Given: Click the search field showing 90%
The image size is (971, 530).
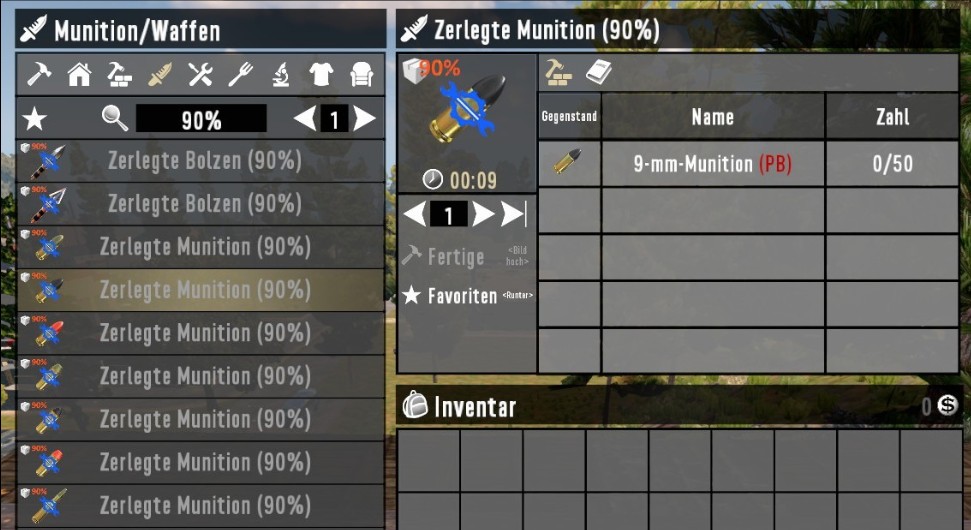Looking at the screenshot, I should click(201, 120).
